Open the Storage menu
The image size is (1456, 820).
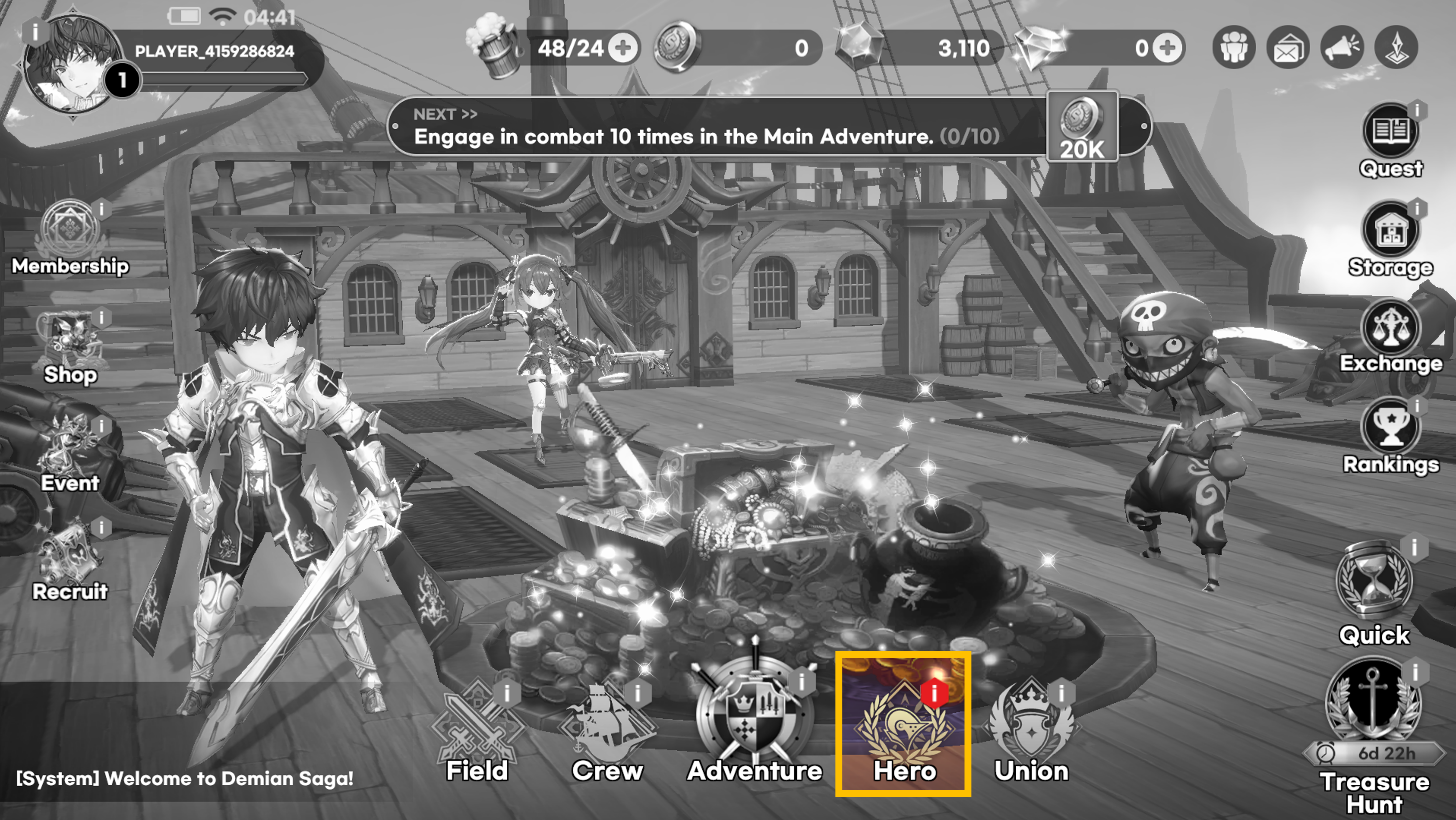pyautogui.click(x=1390, y=231)
